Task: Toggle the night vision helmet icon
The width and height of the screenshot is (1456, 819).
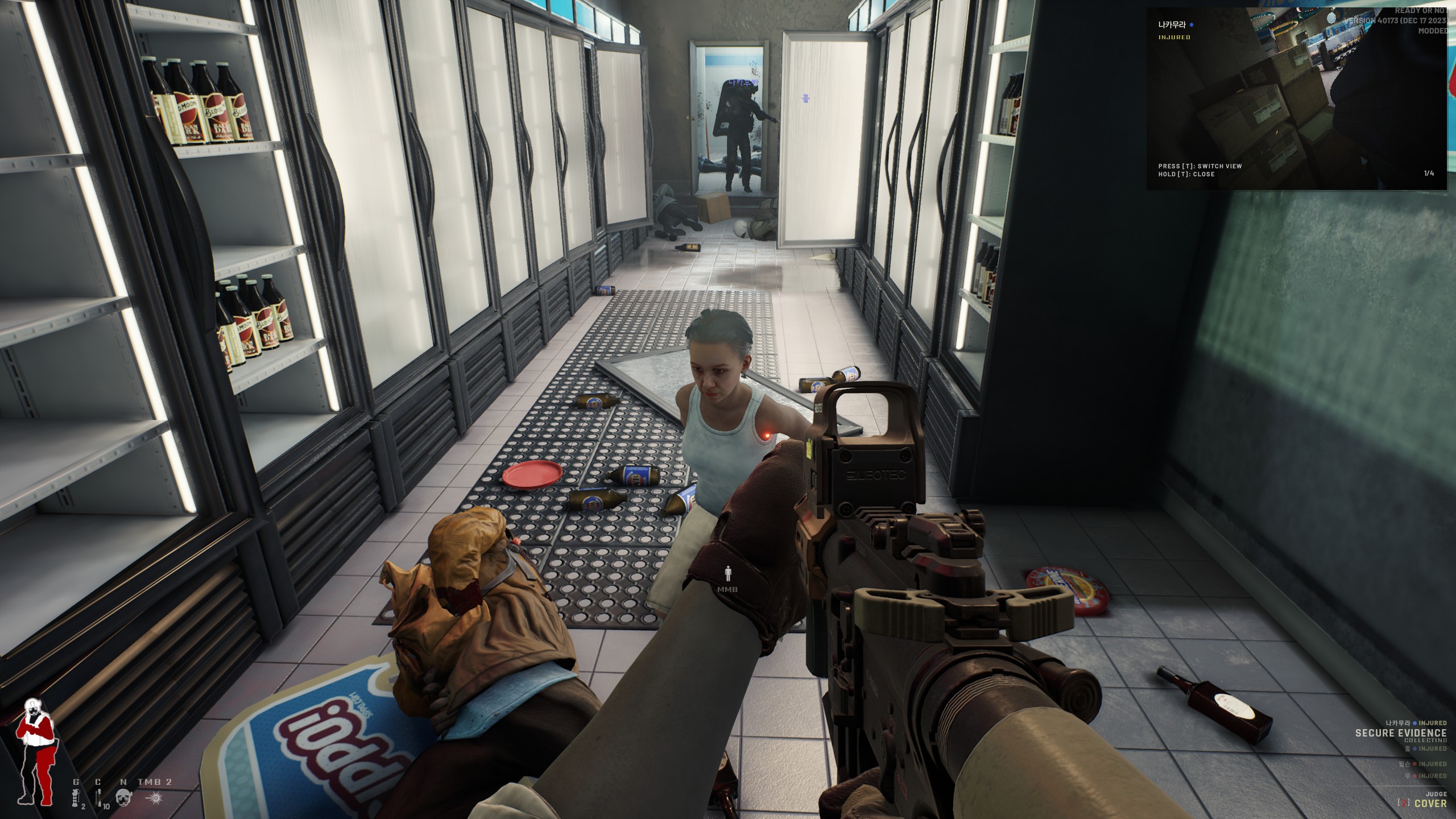Action: click(123, 799)
